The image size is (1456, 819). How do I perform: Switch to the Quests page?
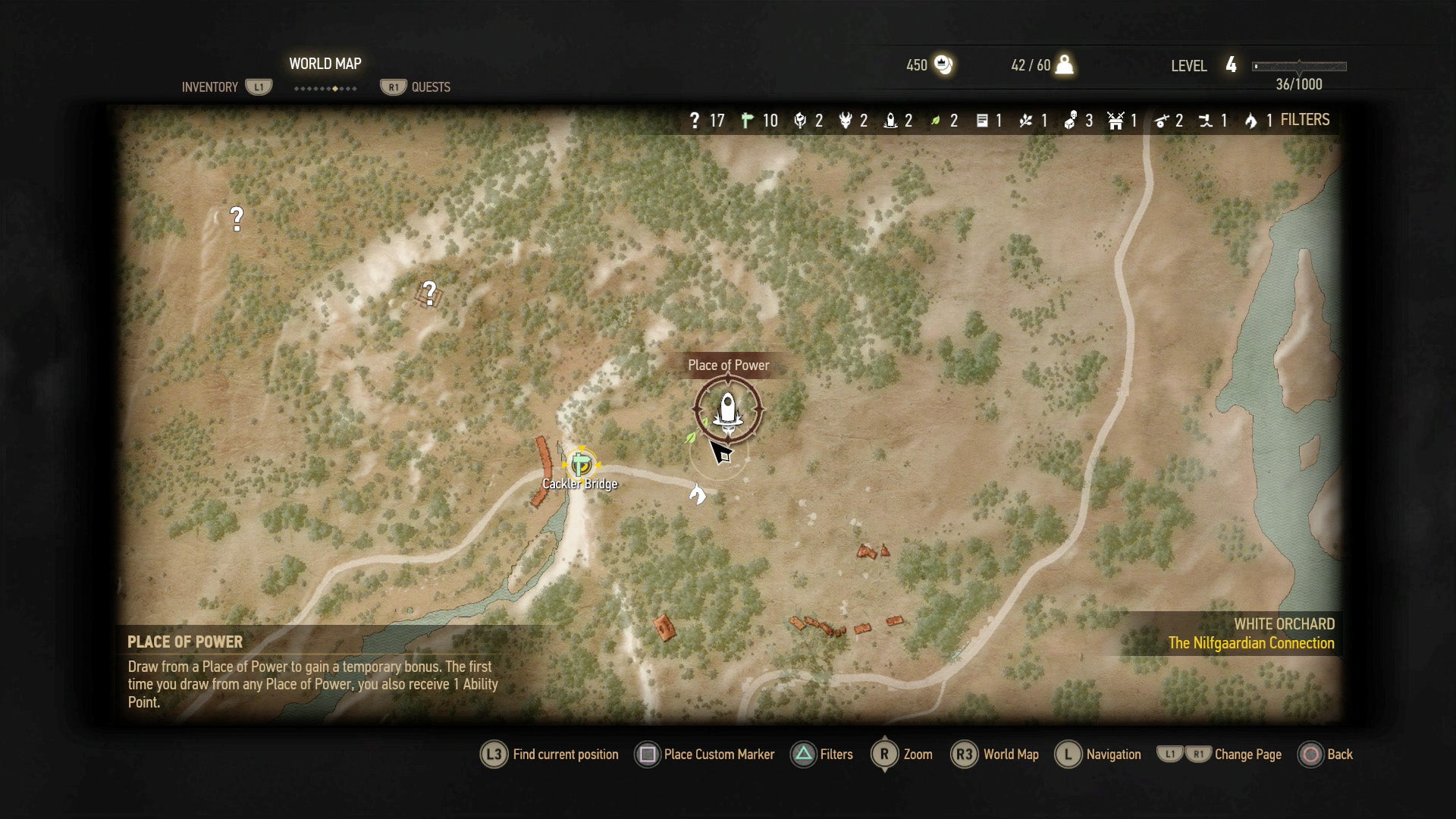tap(416, 86)
